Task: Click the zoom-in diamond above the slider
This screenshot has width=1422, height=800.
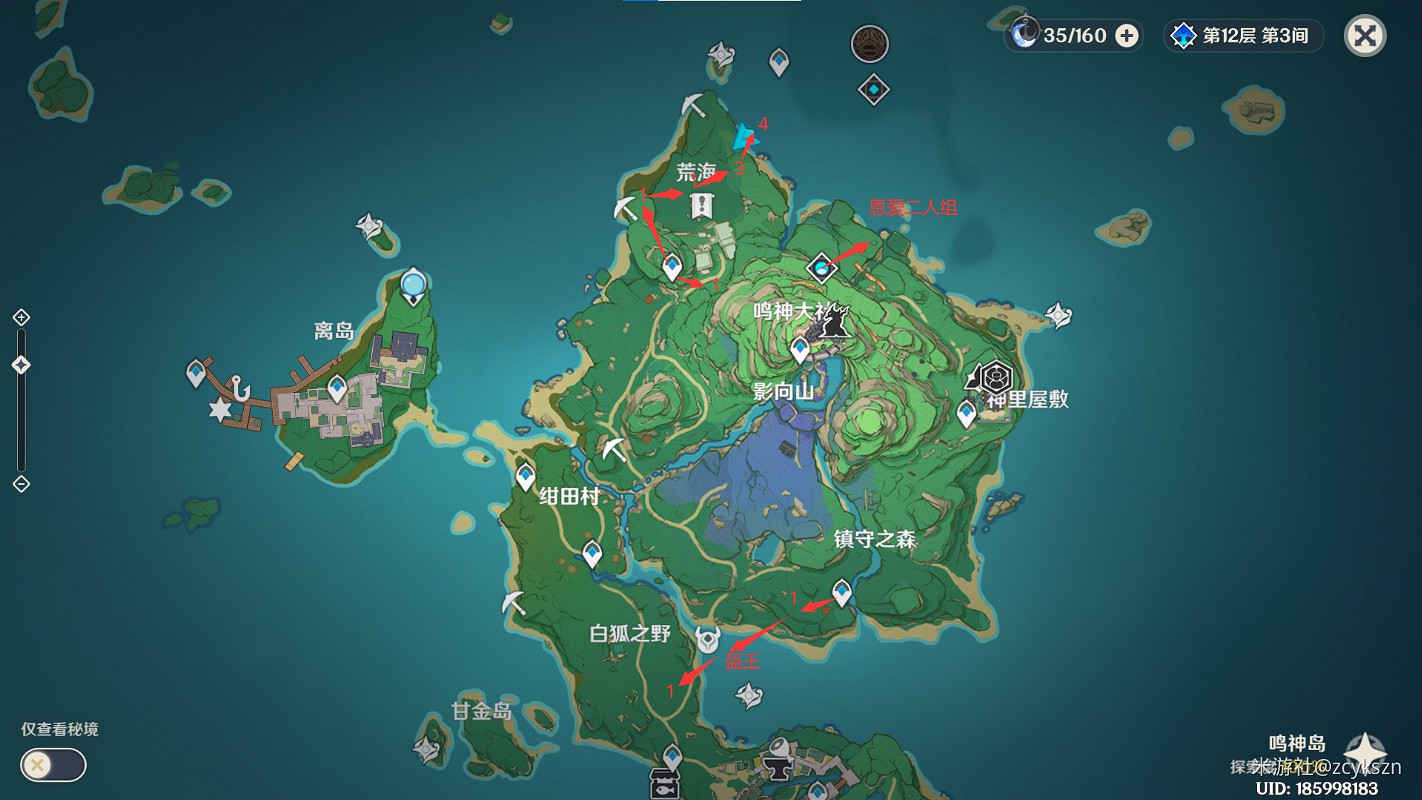Action: [21, 317]
